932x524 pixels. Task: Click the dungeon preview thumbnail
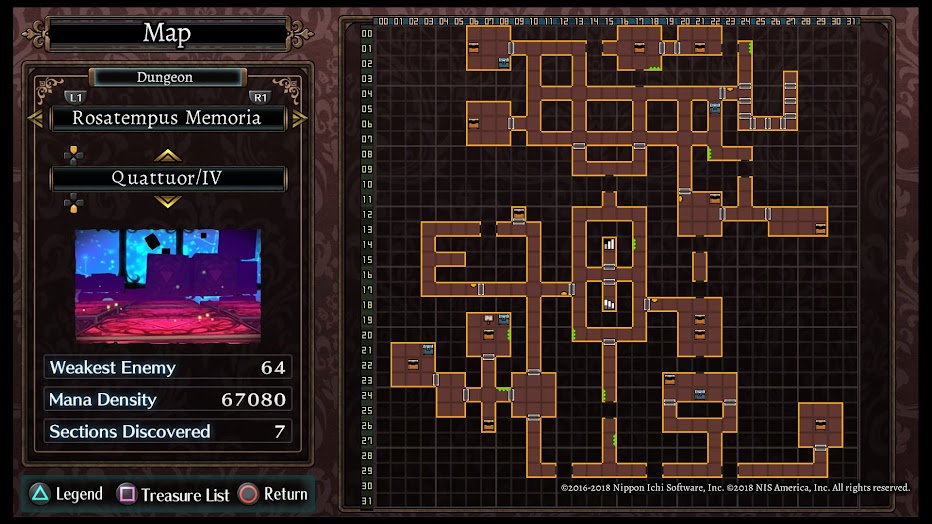167,286
